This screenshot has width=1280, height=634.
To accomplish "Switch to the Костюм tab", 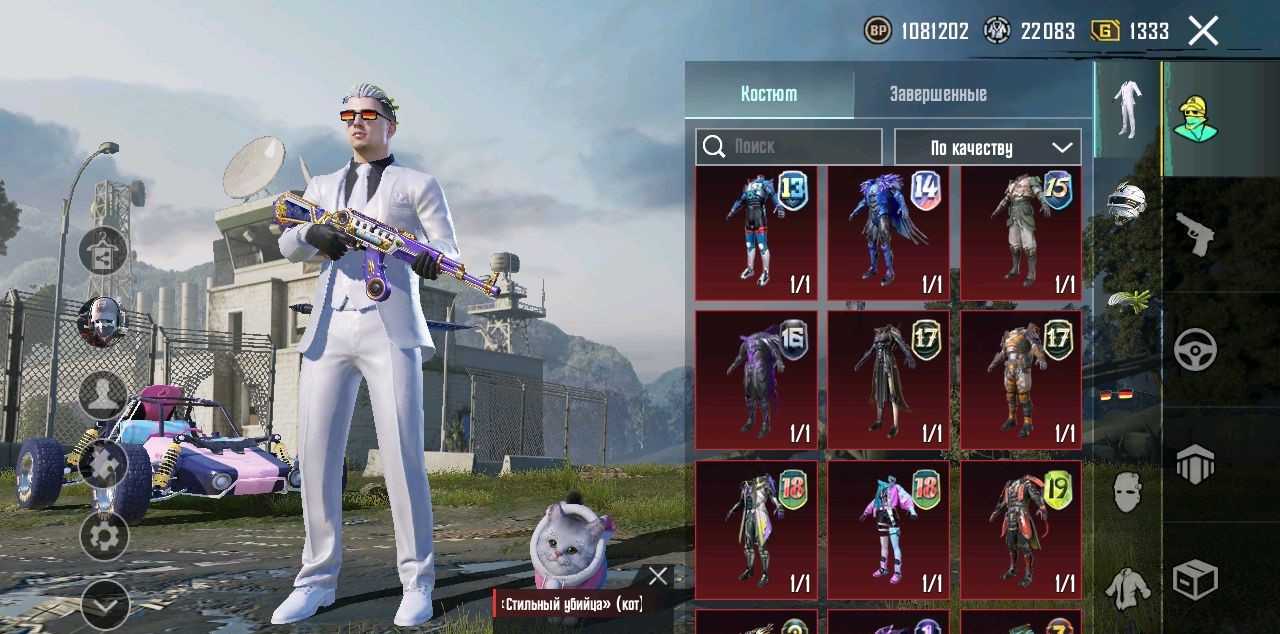I will 769,94.
